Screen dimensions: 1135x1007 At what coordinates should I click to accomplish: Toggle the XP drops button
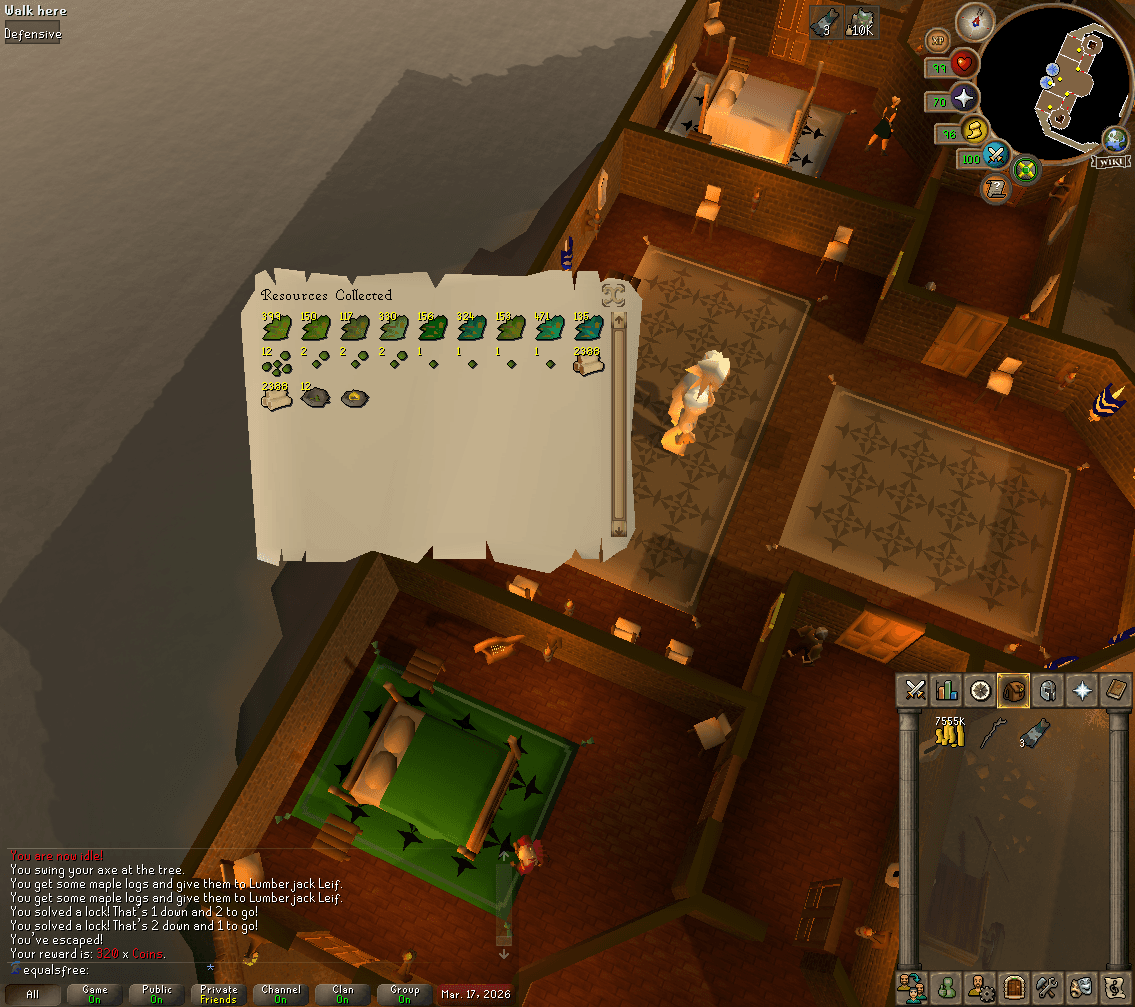[938, 40]
